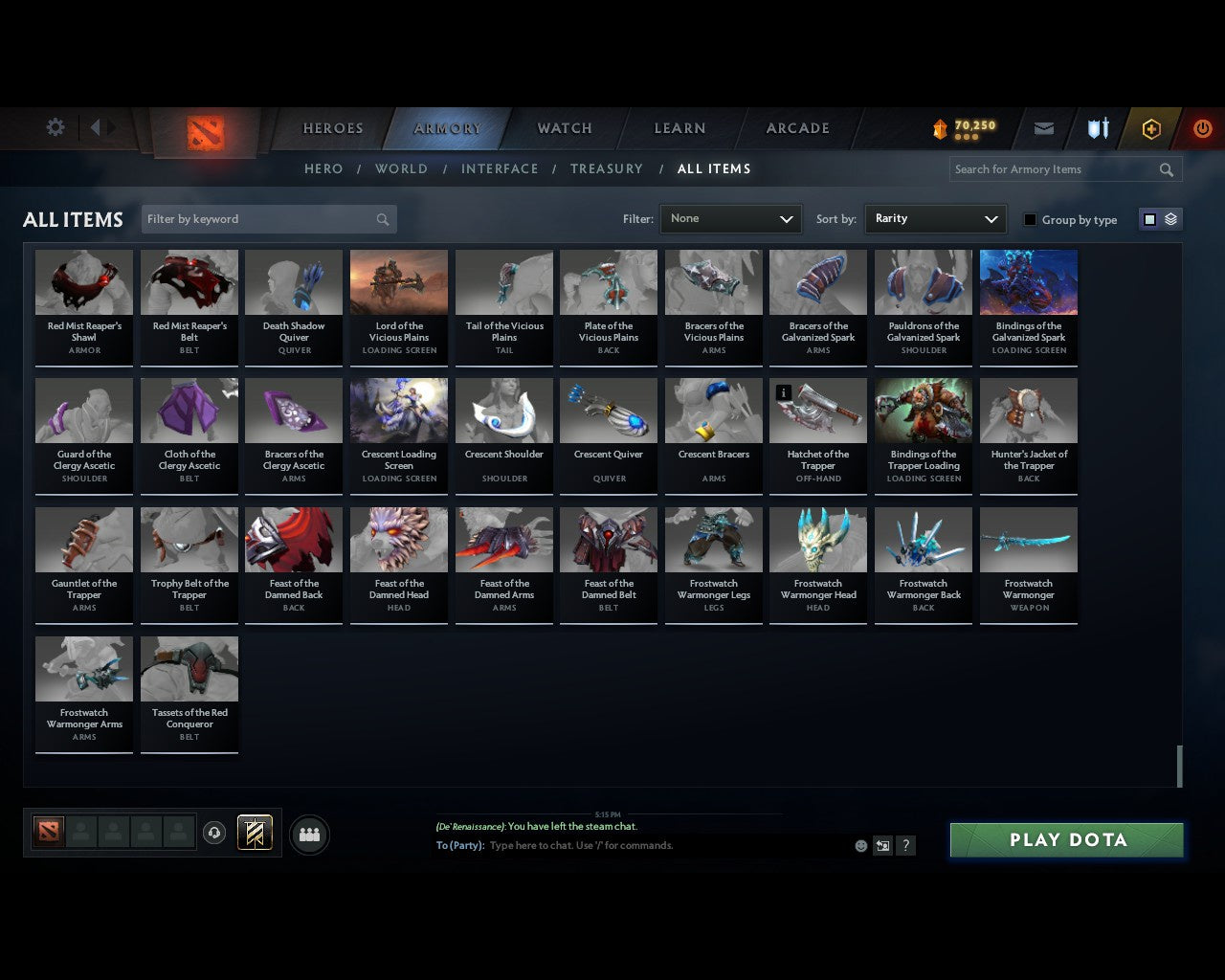Click the power button to log out
1225x980 pixels.
(x=1202, y=128)
